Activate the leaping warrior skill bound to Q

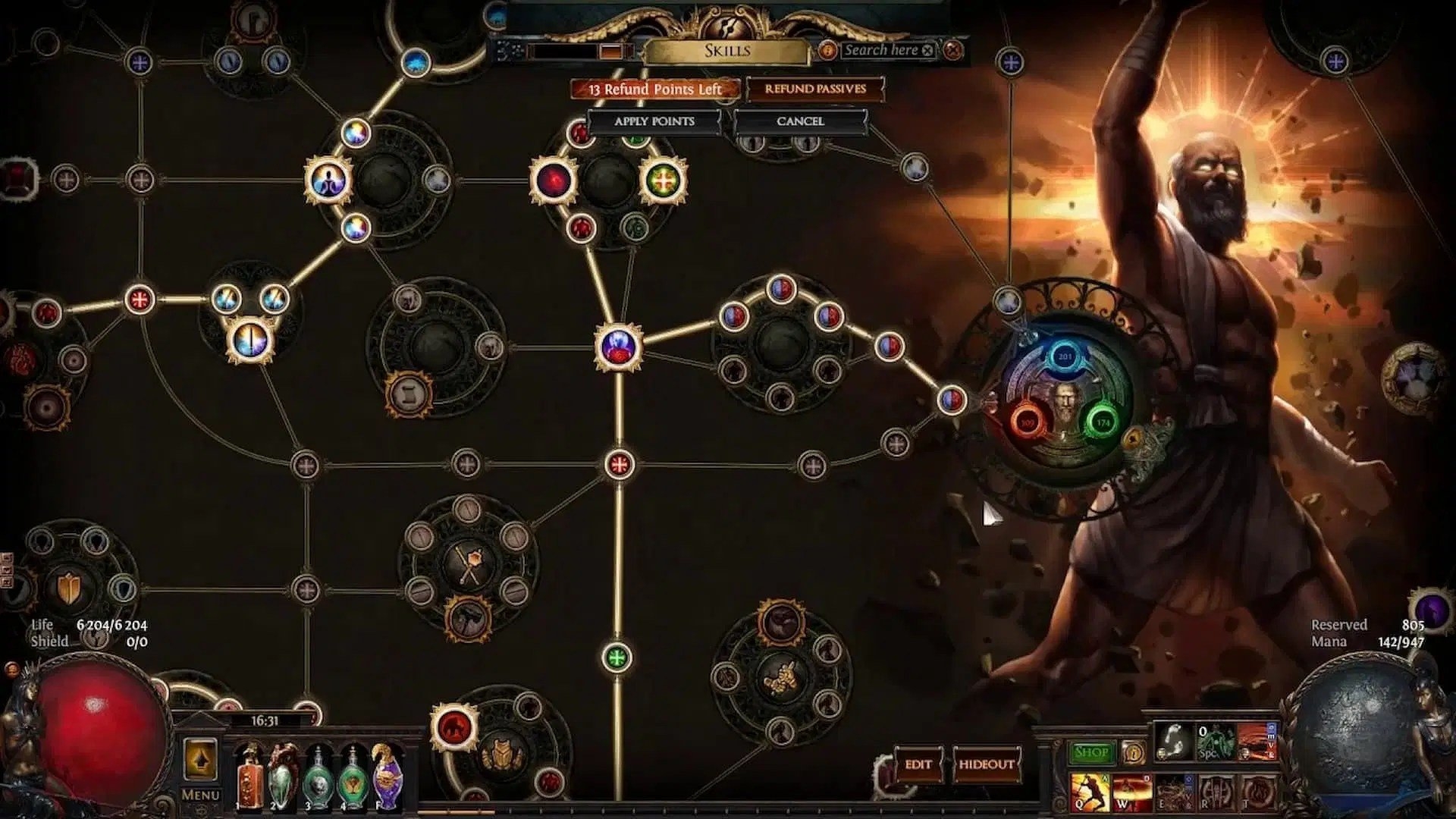pos(1089,792)
